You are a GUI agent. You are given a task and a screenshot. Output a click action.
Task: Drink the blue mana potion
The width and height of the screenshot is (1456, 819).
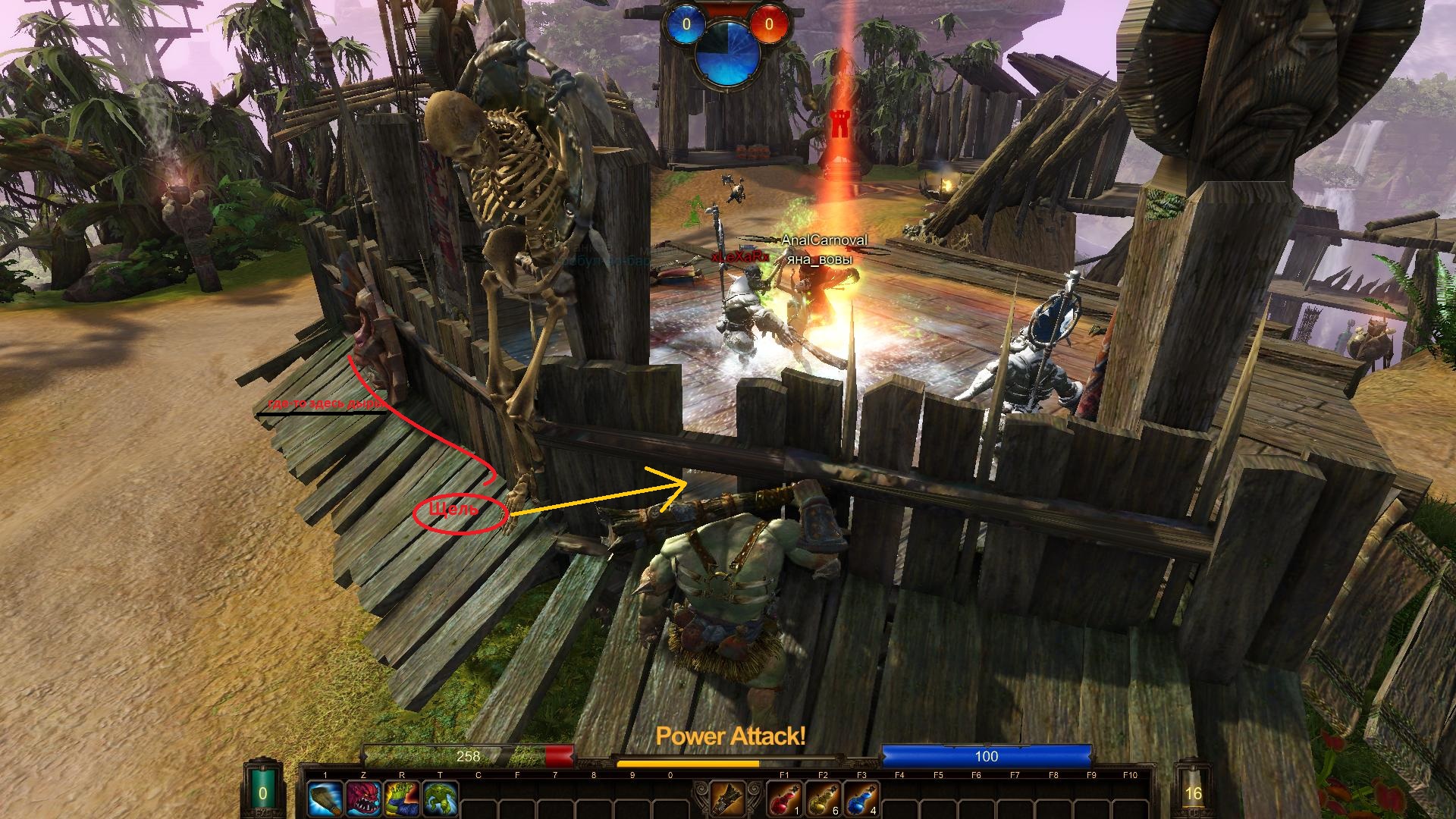[x=861, y=799]
